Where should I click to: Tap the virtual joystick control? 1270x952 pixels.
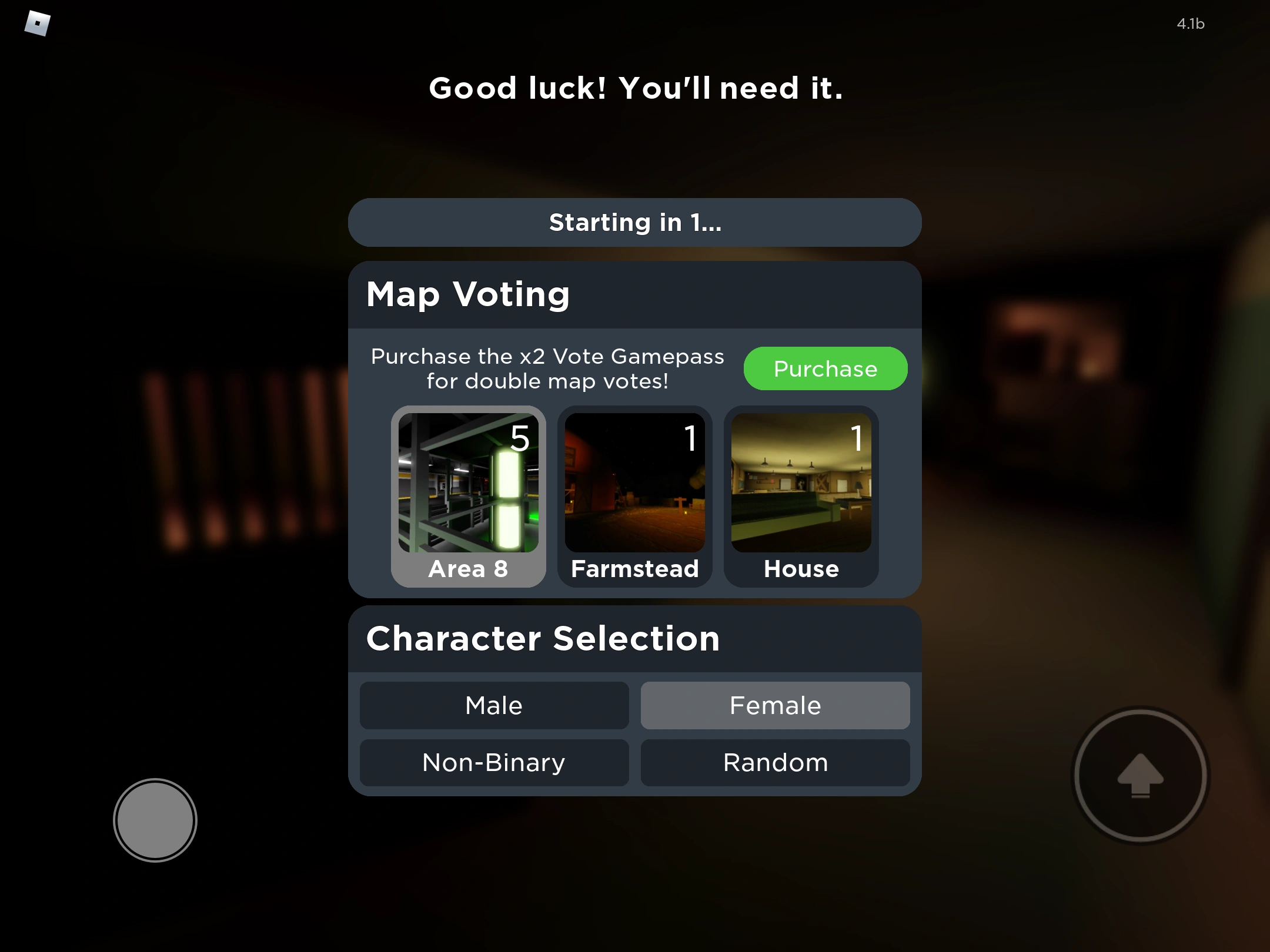(155, 820)
